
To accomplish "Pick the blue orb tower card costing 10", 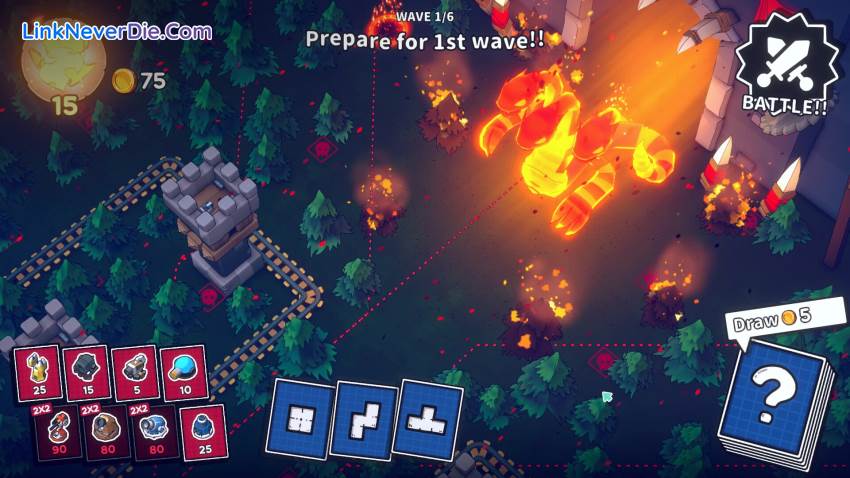I will tap(182, 372).
